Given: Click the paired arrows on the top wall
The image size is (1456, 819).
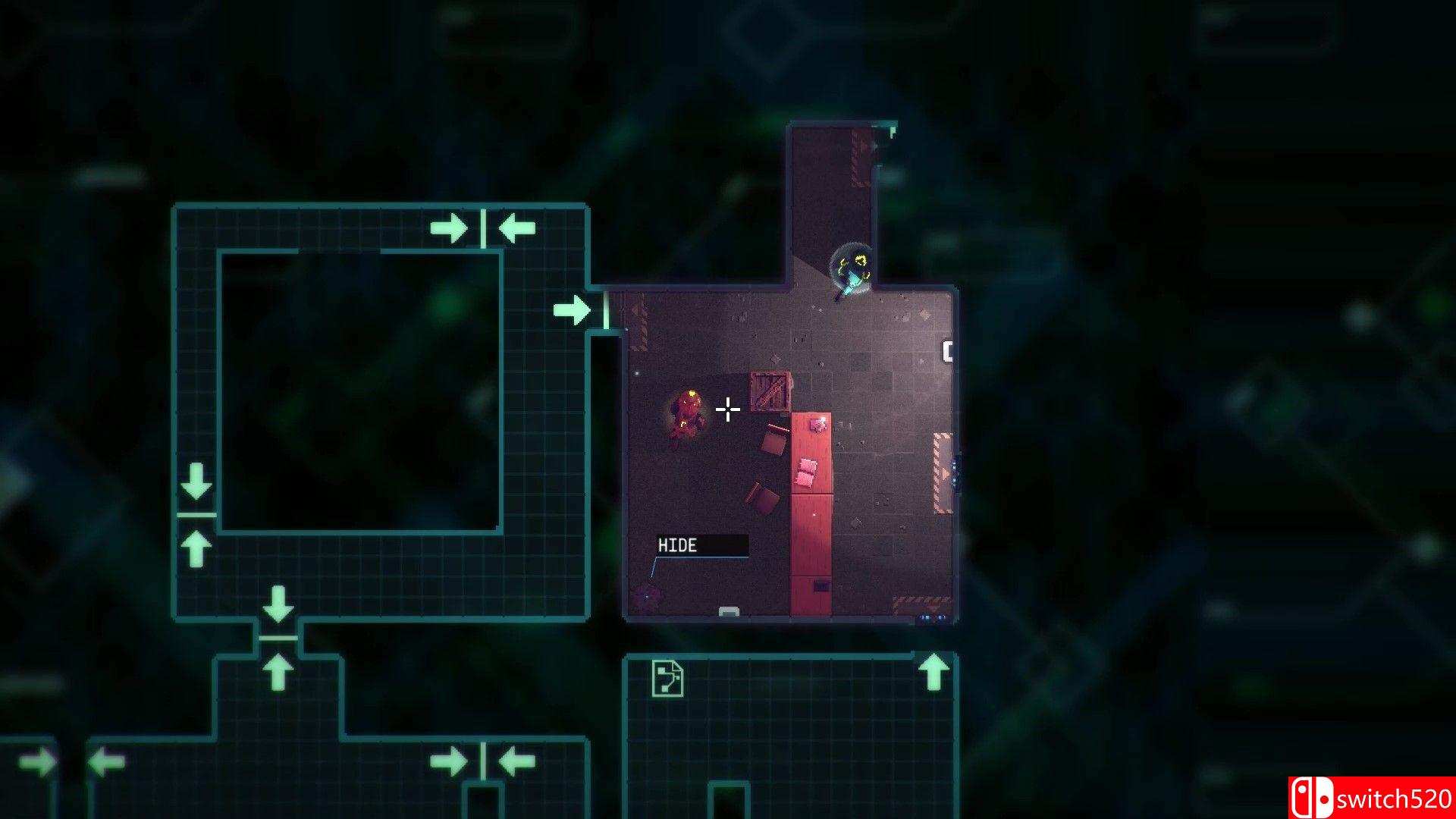Looking at the screenshot, I should point(484,226).
